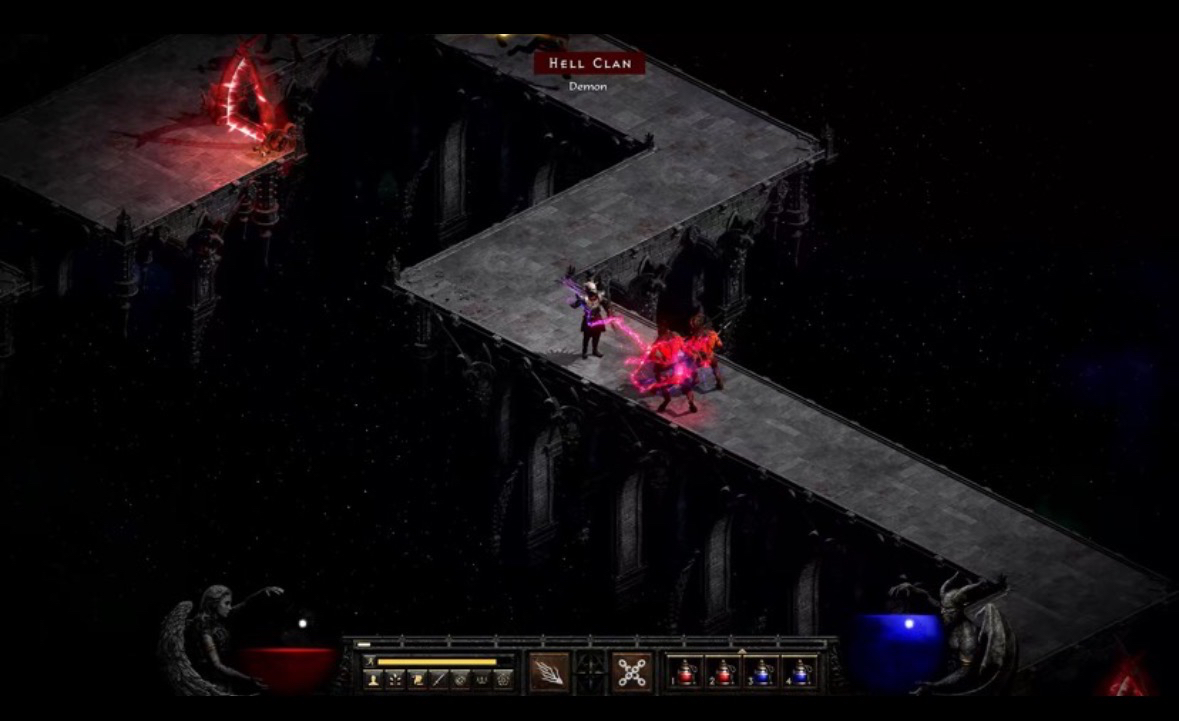This screenshot has width=1179, height=721.
Task: Open the character sheet silhouette icon
Action: (x=373, y=678)
